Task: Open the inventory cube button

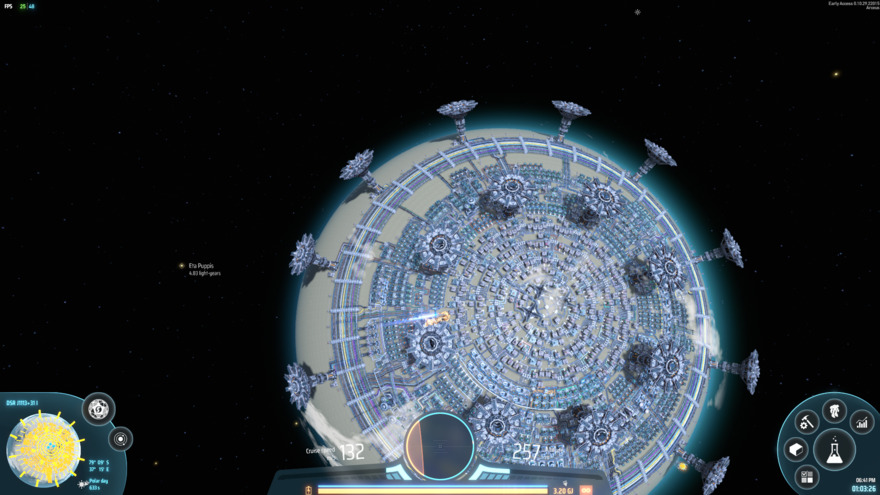Action: tap(796, 449)
